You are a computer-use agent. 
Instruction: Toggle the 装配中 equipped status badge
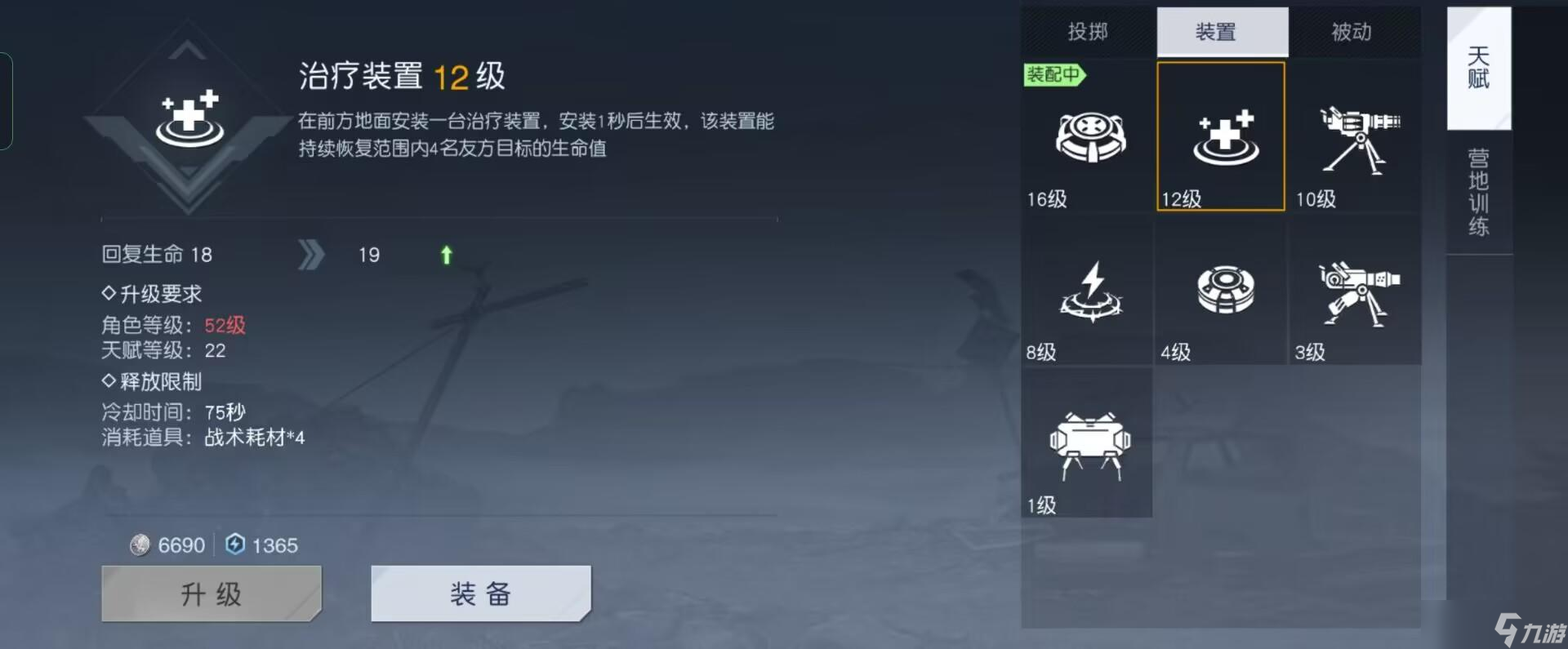coord(1054,75)
